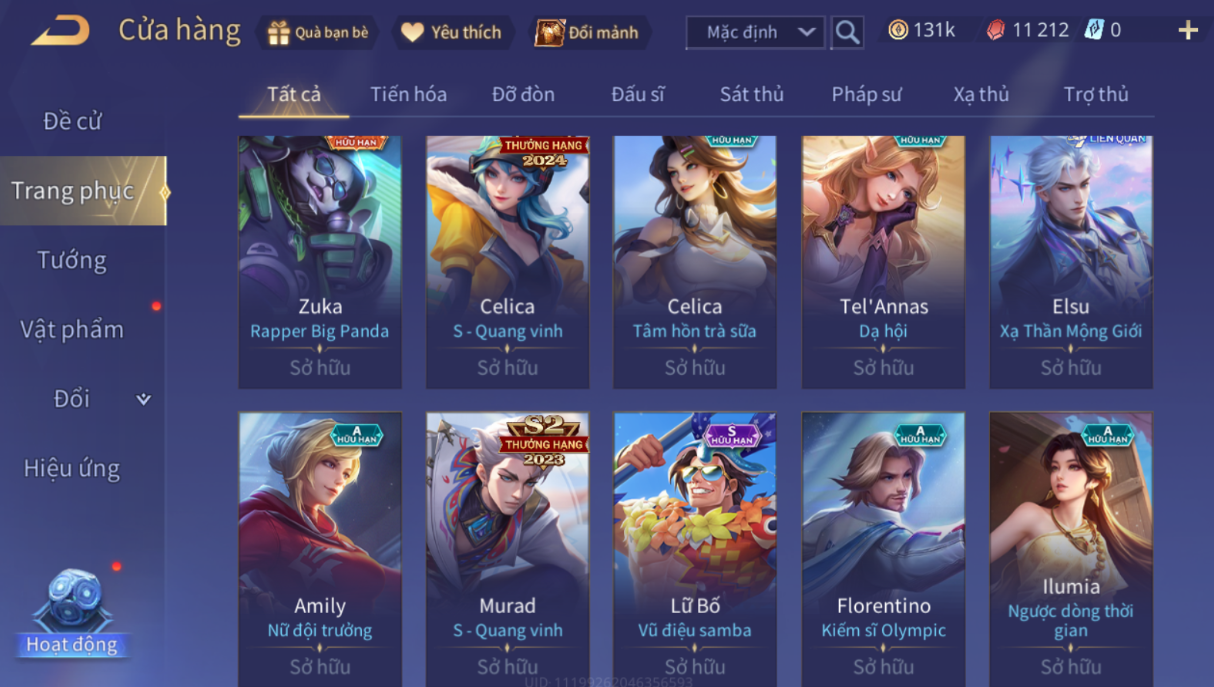Open the Hiệu ứng effects section

coord(72,468)
